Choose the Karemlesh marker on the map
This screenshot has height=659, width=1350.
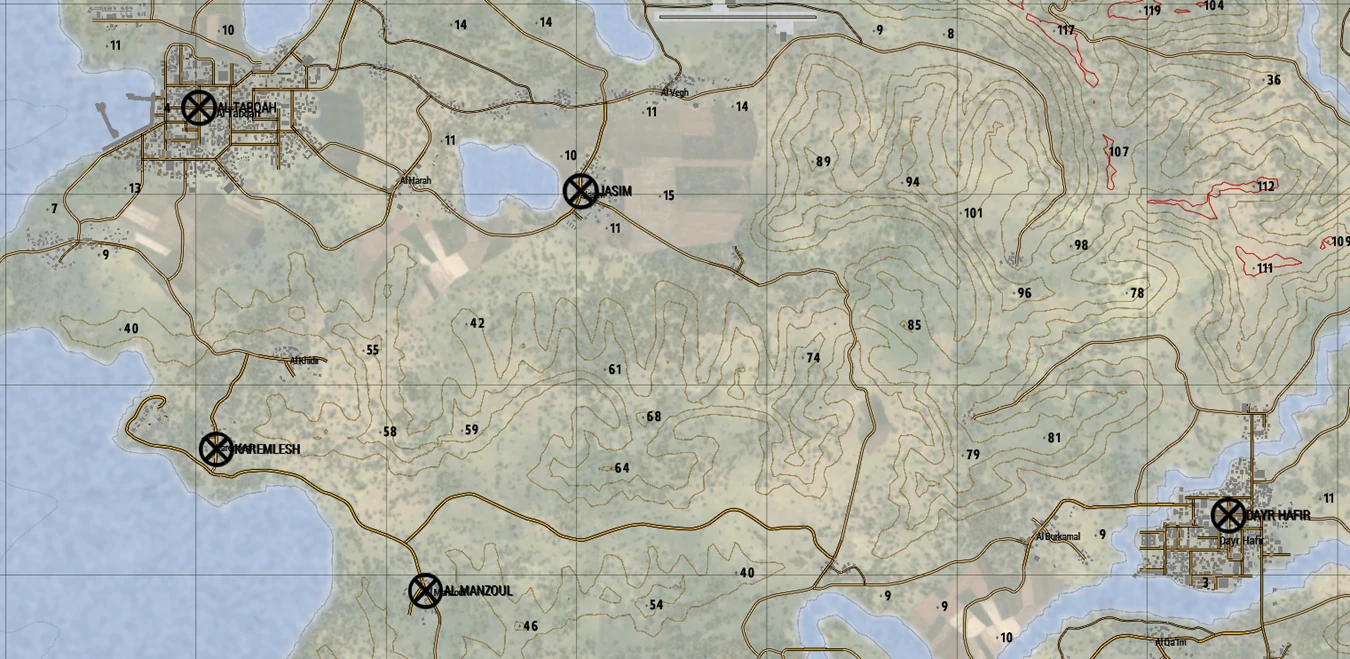pyautogui.click(x=216, y=449)
